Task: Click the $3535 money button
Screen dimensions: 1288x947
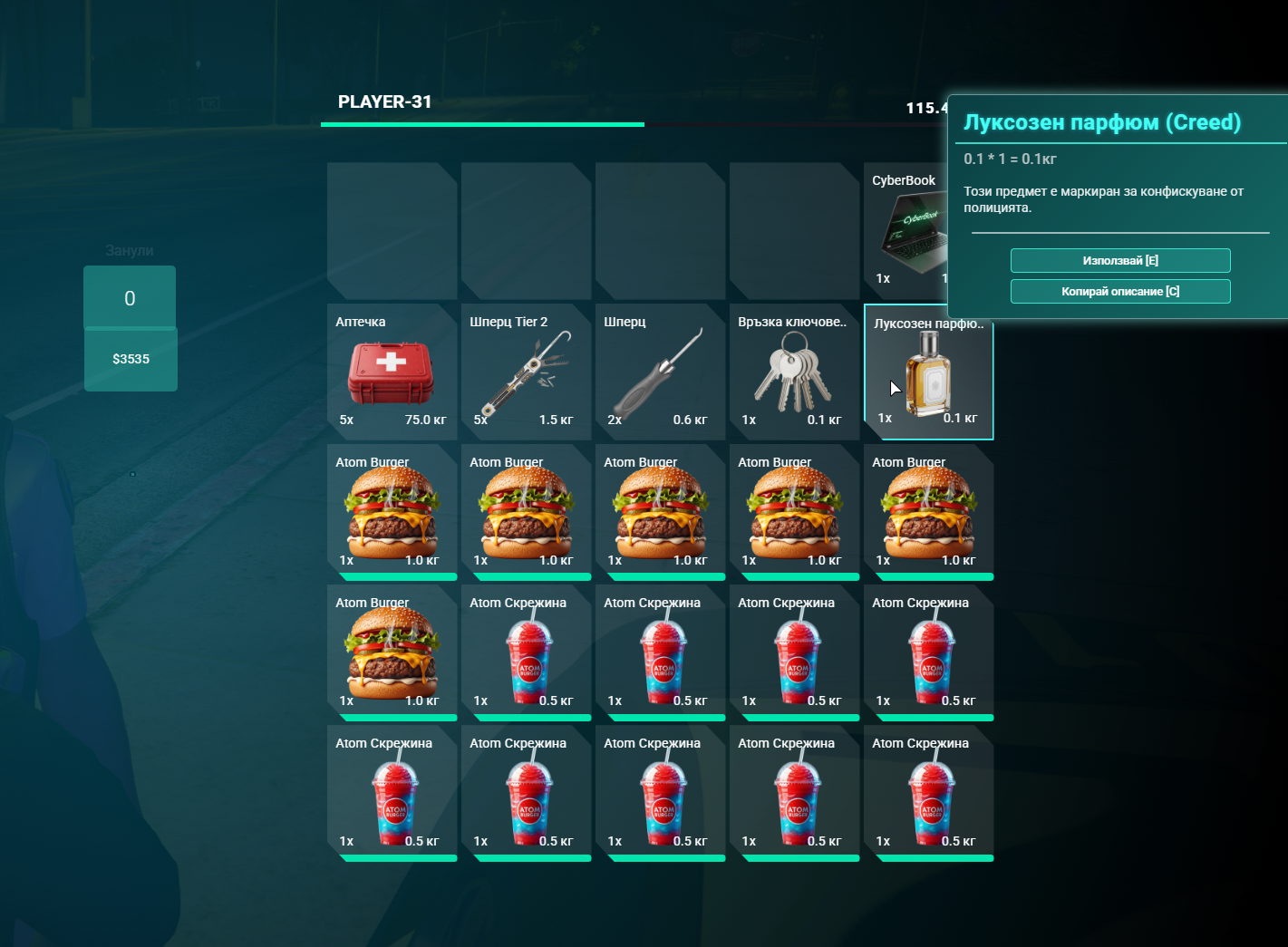Action: (x=131, y=359)
